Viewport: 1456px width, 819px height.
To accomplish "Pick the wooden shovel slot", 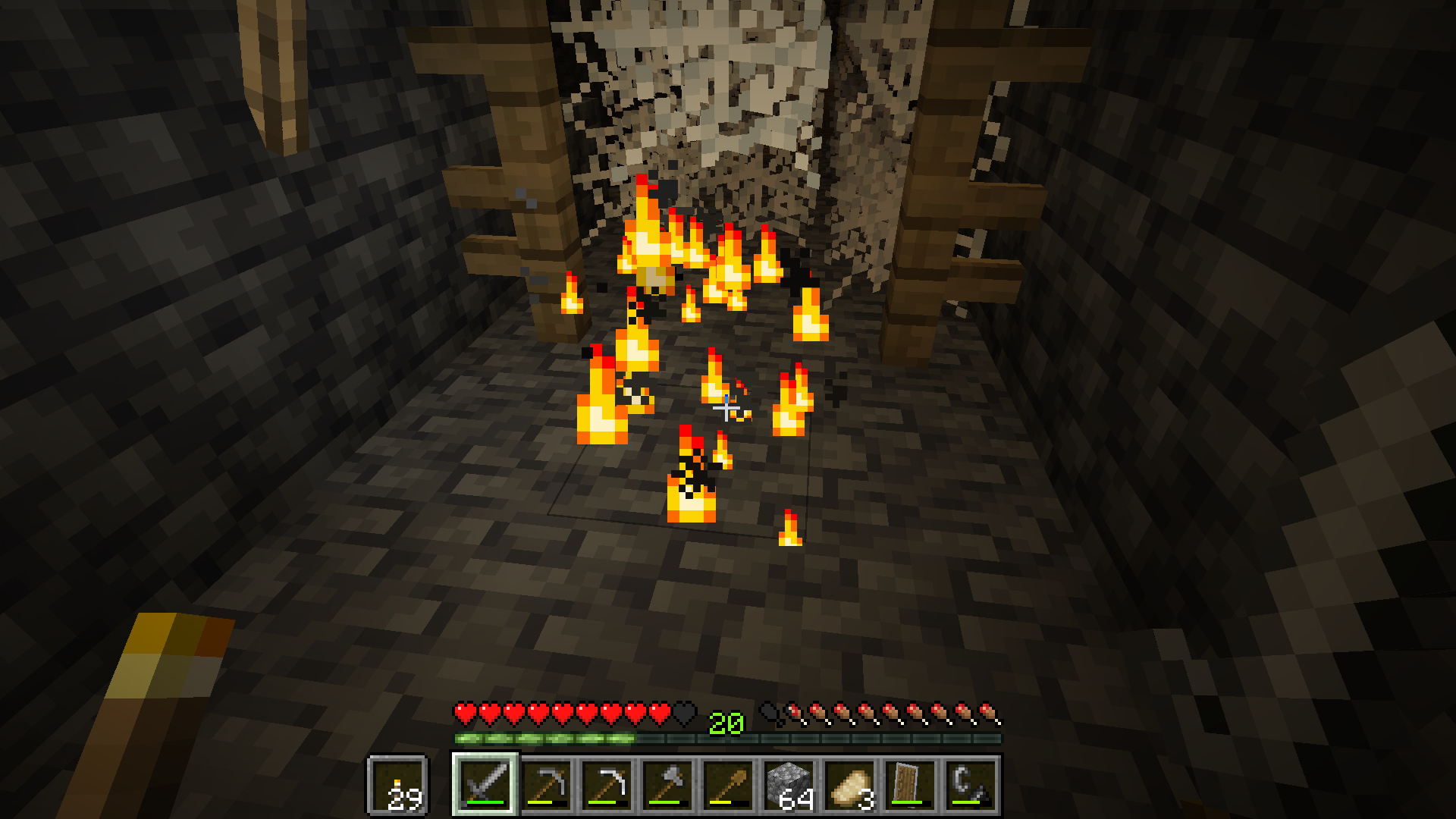I will tap(728, 785).
